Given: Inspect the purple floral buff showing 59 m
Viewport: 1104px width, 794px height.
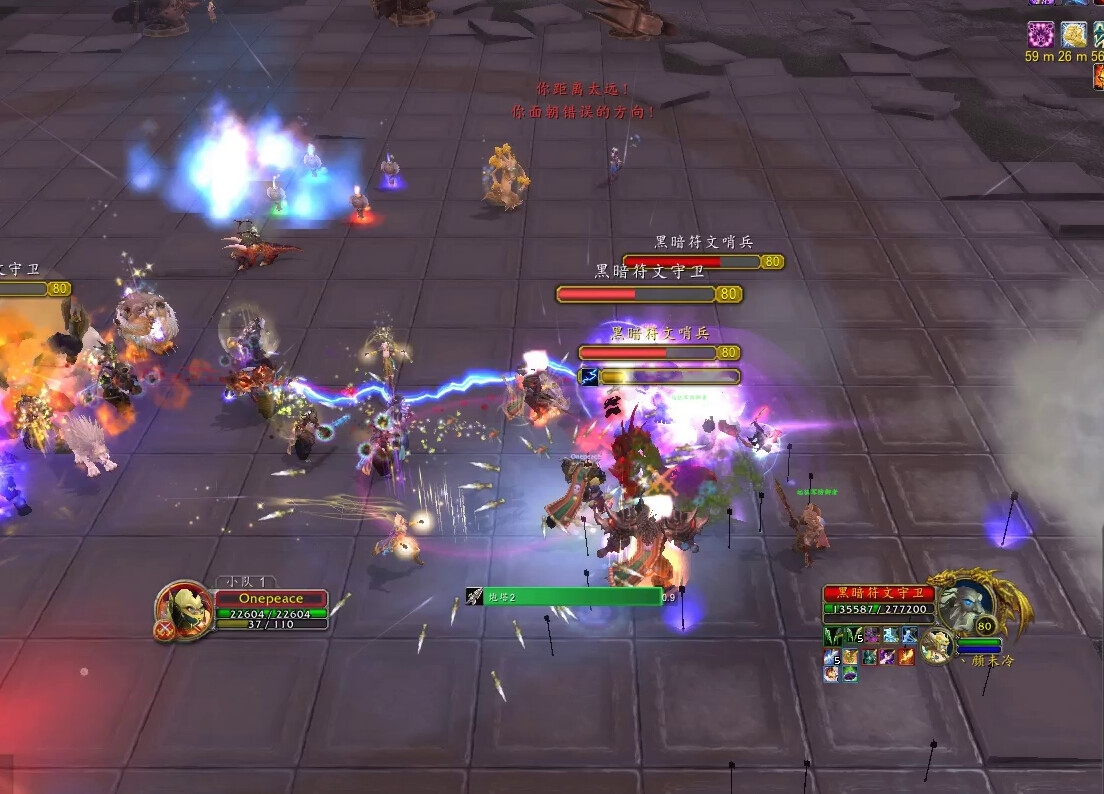Looking at the screenshot, I should 1041,35.
